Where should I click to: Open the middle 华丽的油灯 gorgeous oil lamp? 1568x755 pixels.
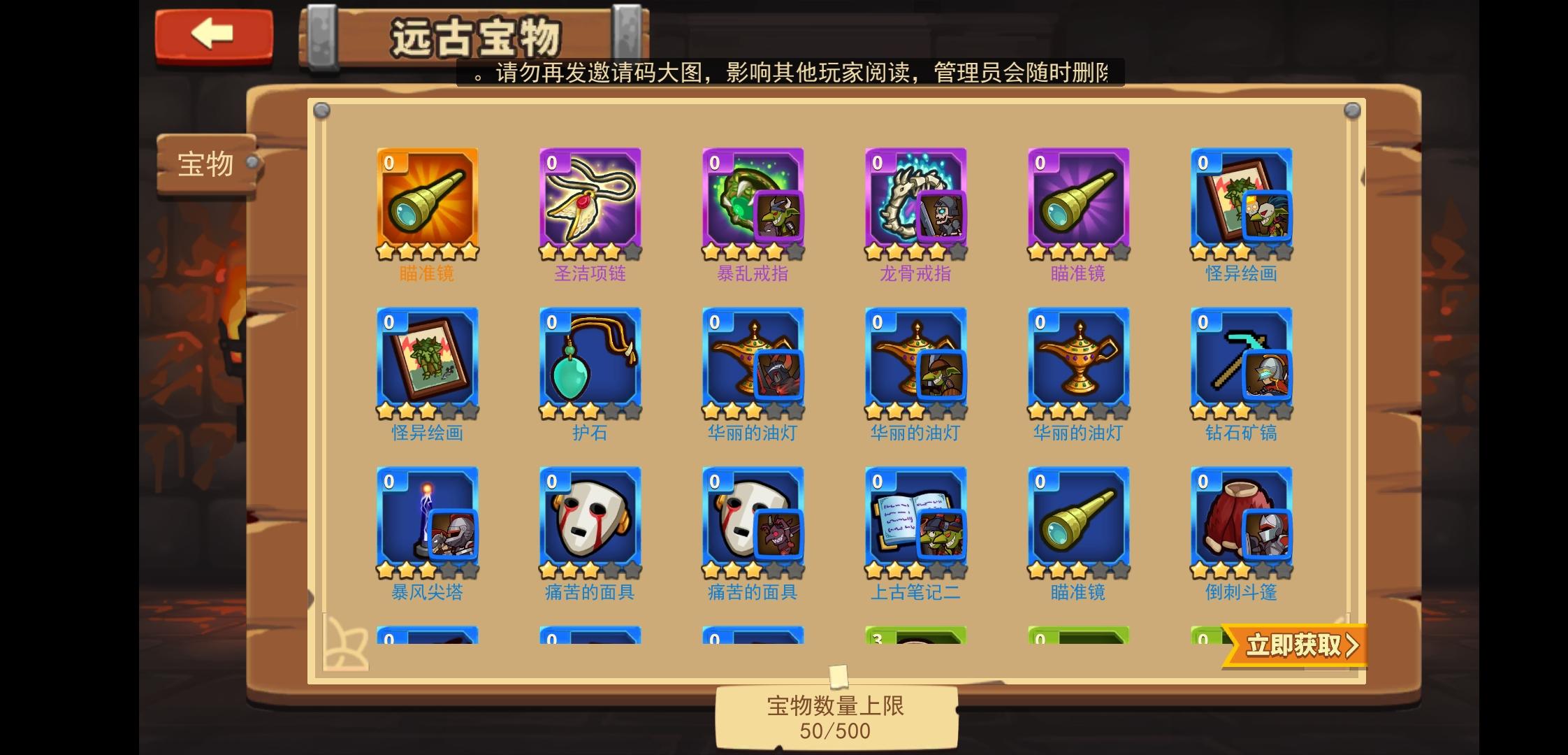915,362
